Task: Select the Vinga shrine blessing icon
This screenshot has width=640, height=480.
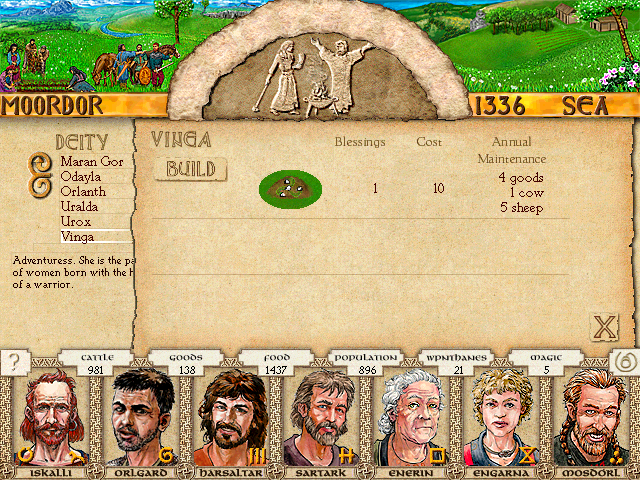Action: pos(290,186)
